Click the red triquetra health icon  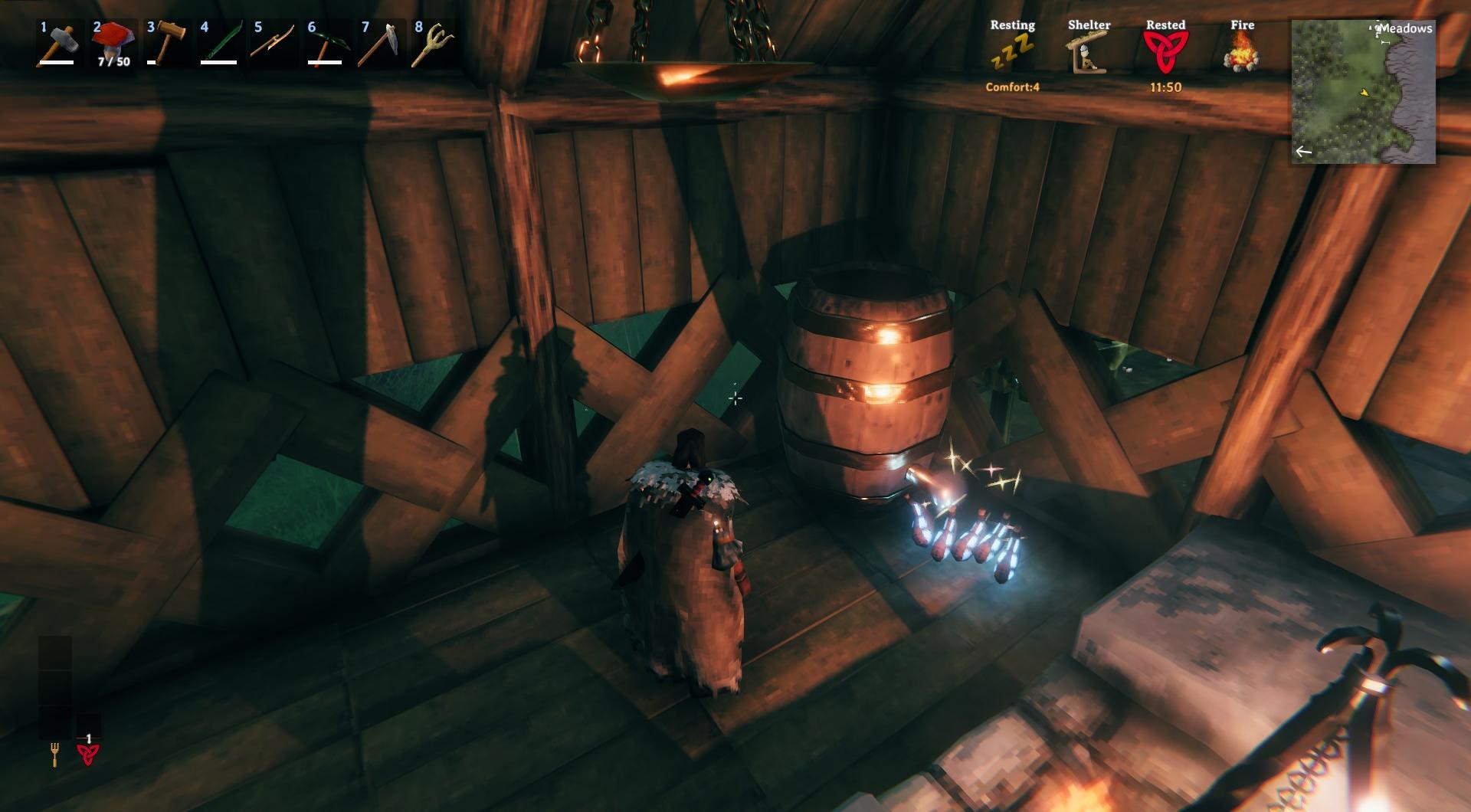tap(88, 755)
